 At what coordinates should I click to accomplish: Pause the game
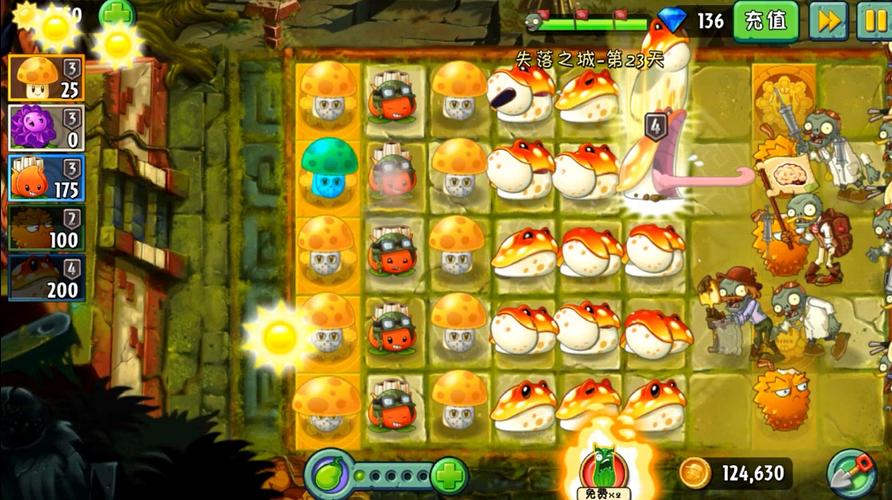coord(873,20)
